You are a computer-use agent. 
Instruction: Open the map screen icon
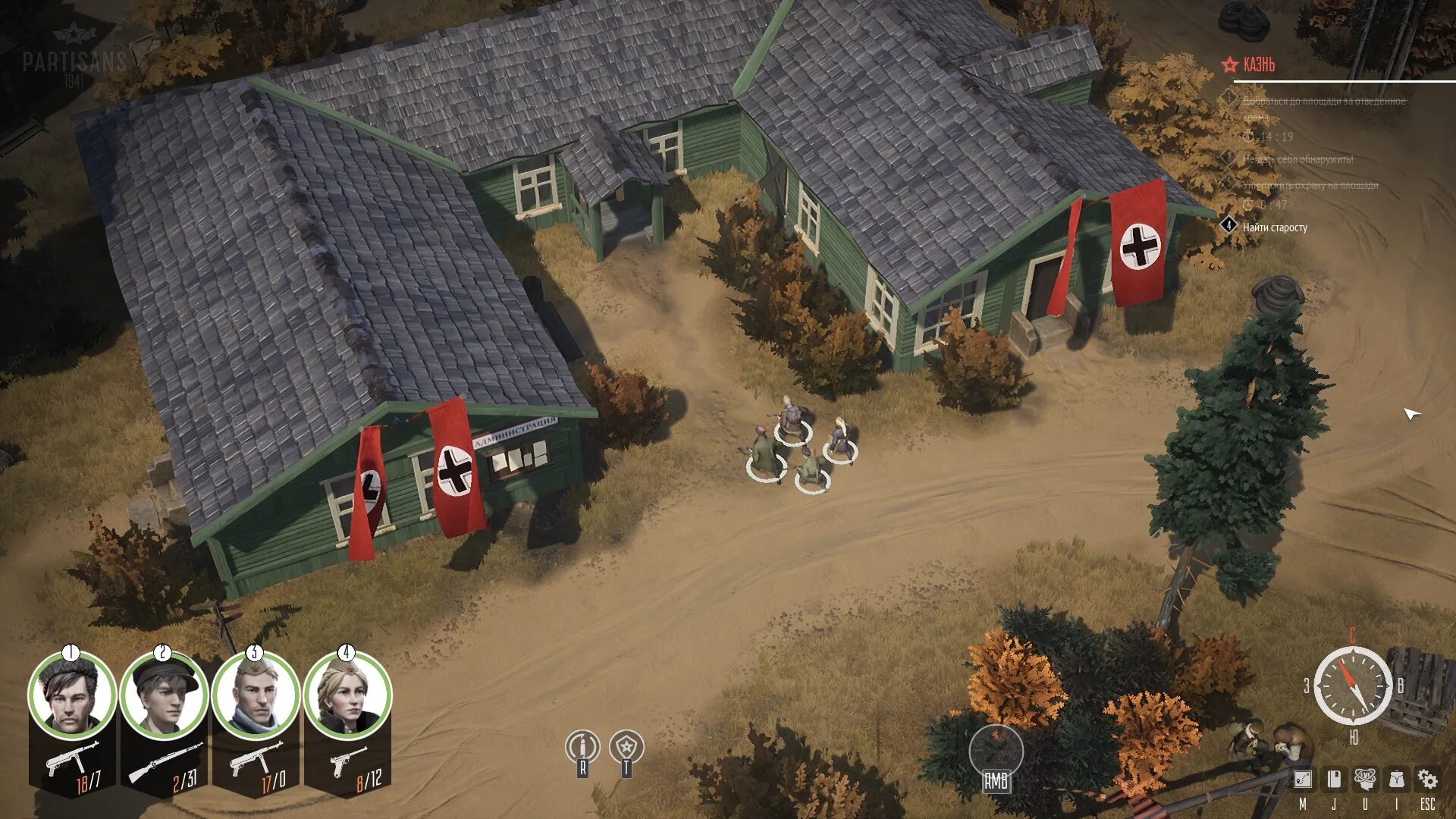click(x=1303, y=779)
